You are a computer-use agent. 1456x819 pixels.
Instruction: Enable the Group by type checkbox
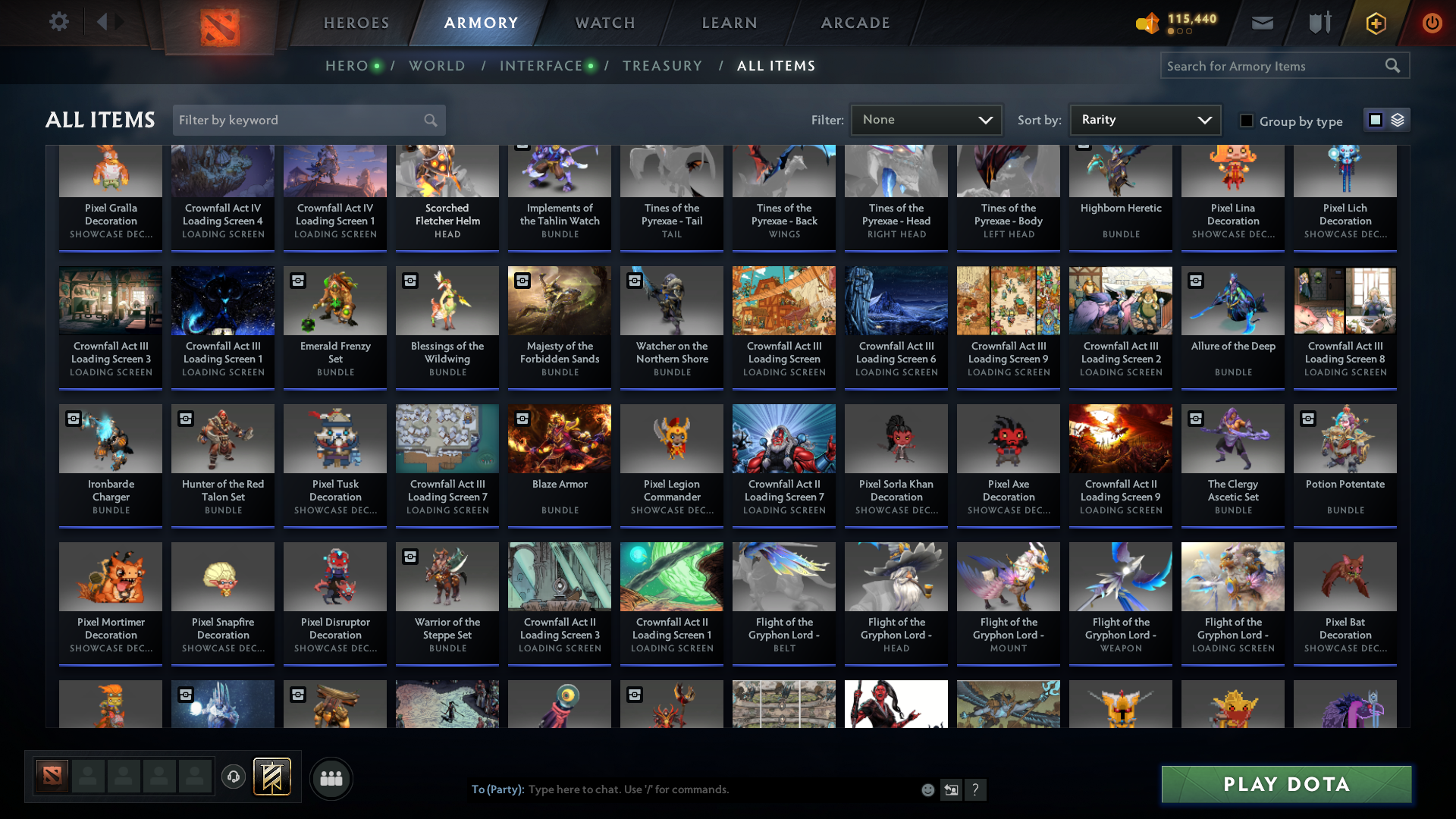tap(1246, 121)
